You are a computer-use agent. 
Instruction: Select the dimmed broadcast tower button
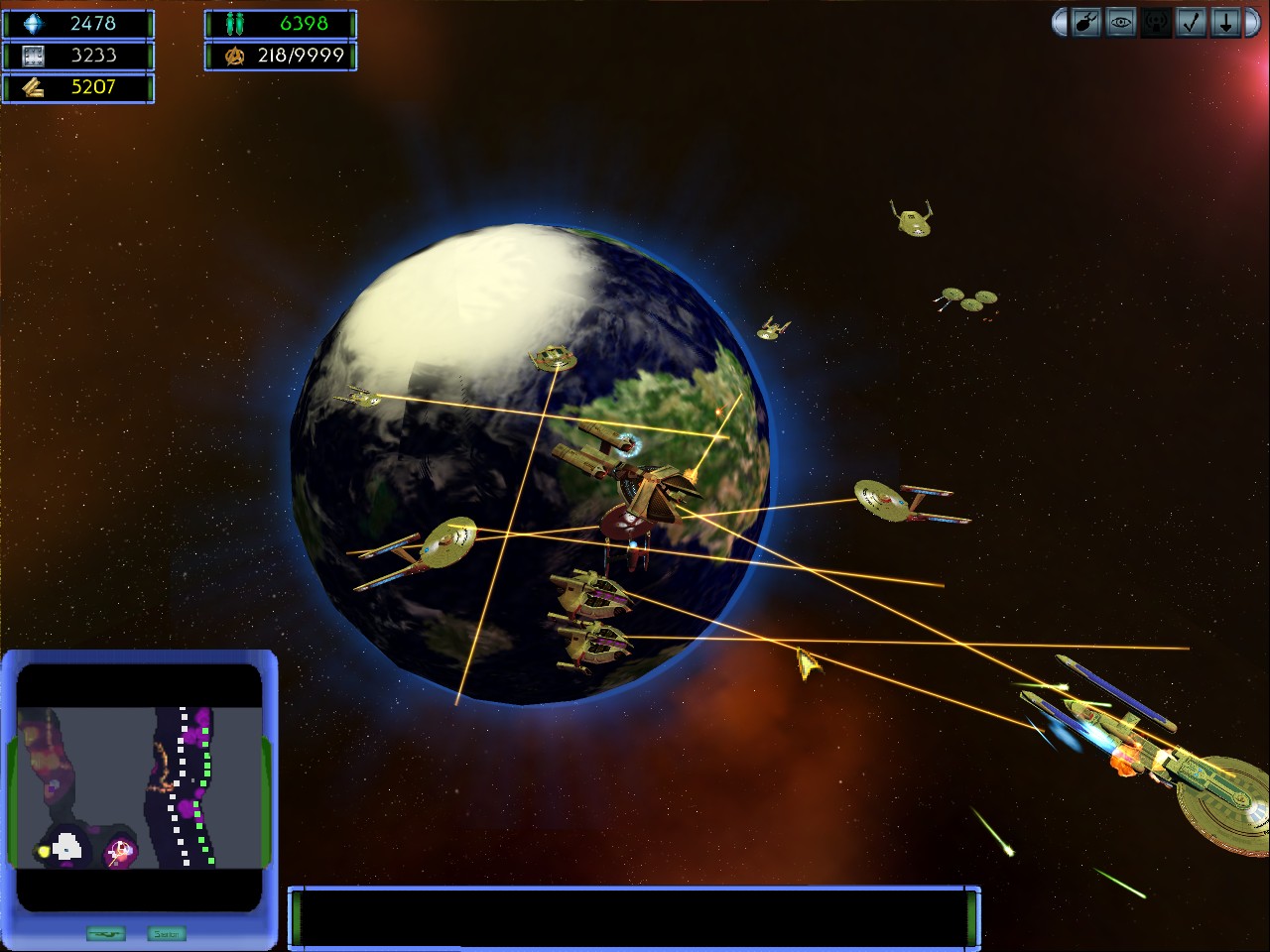point(1156,23)
